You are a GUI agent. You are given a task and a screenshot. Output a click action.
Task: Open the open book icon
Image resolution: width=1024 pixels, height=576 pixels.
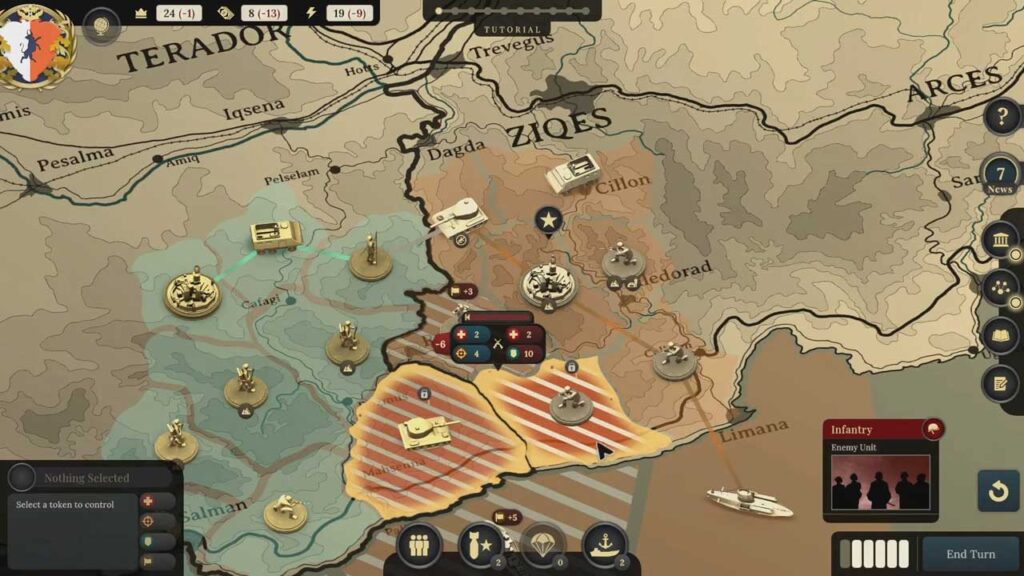coord(1000,335)
